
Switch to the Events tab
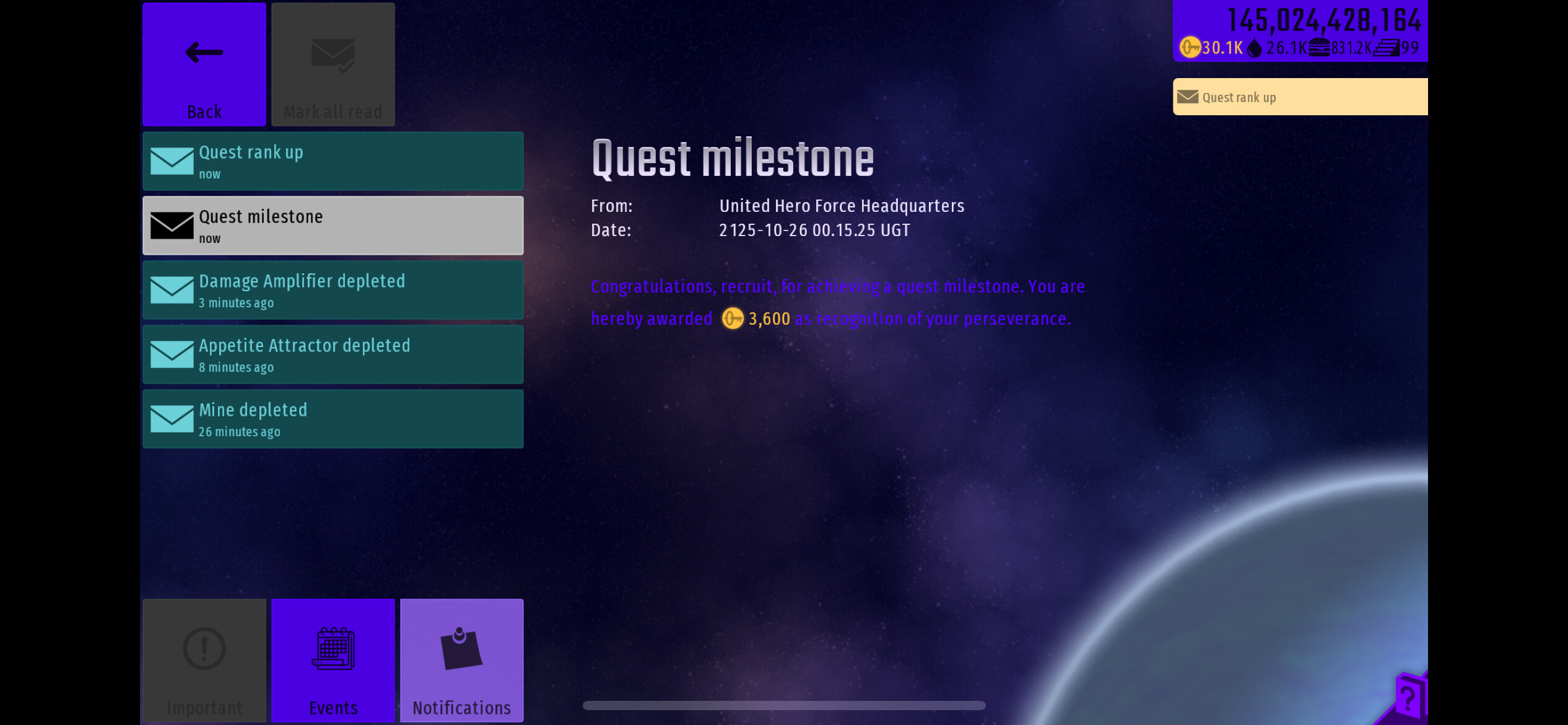pos(333,661)
